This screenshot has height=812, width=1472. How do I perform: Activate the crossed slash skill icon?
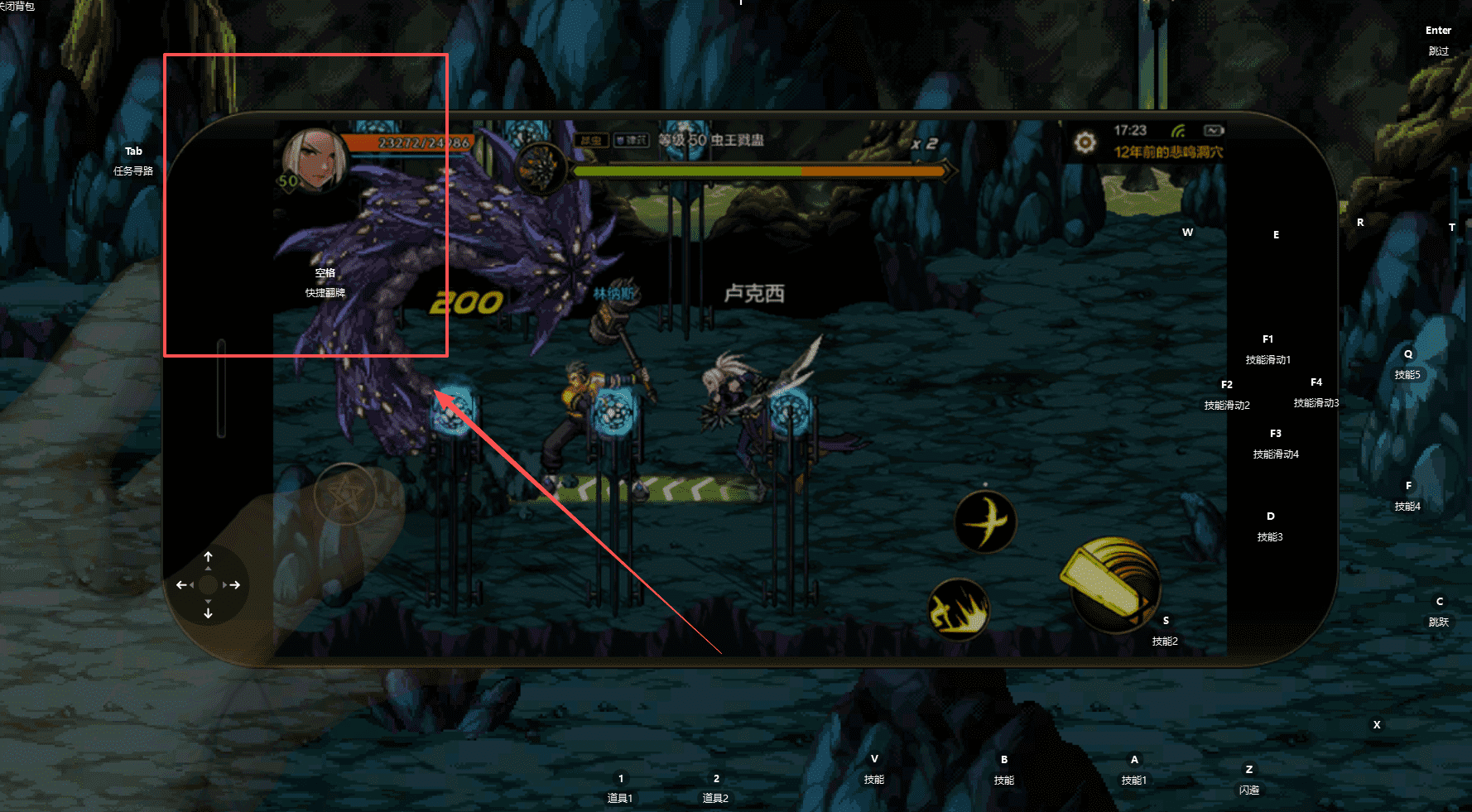coord(985,521)
